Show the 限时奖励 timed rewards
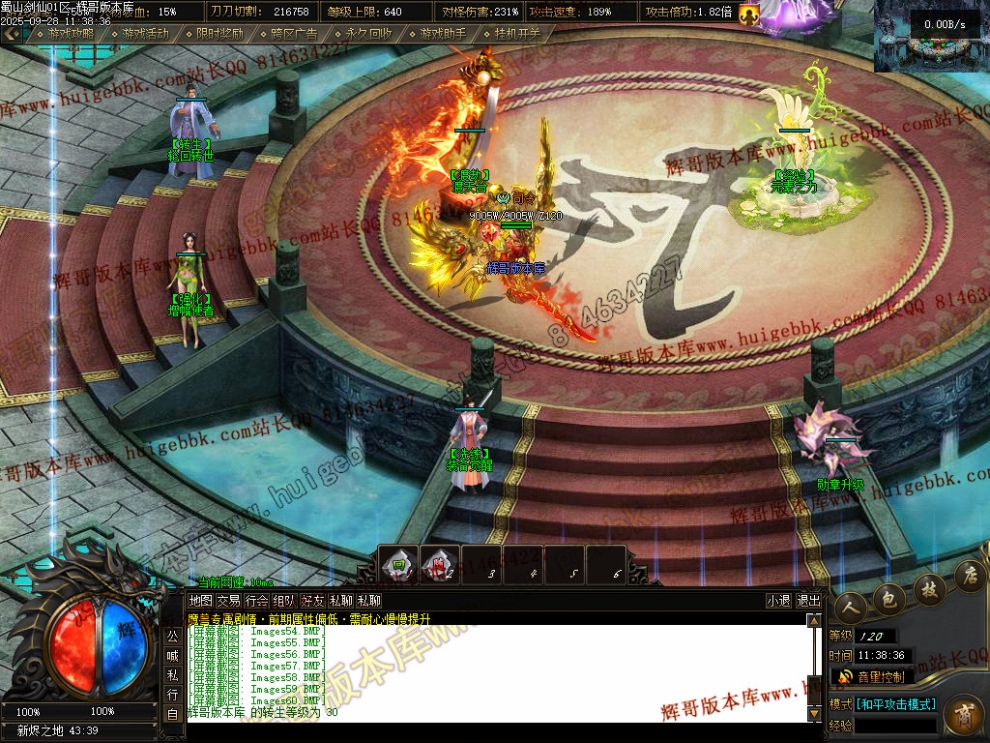The image size is (990, 743). coord(218,33)
